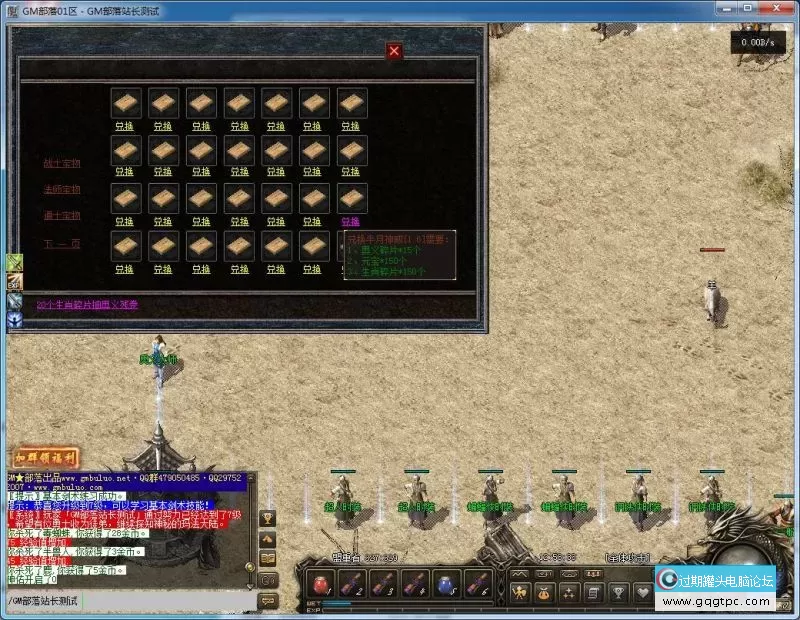The image size is (800, 620).
Task: Use the blue potion in hotbar slot 5
Action: coord(447,584)
